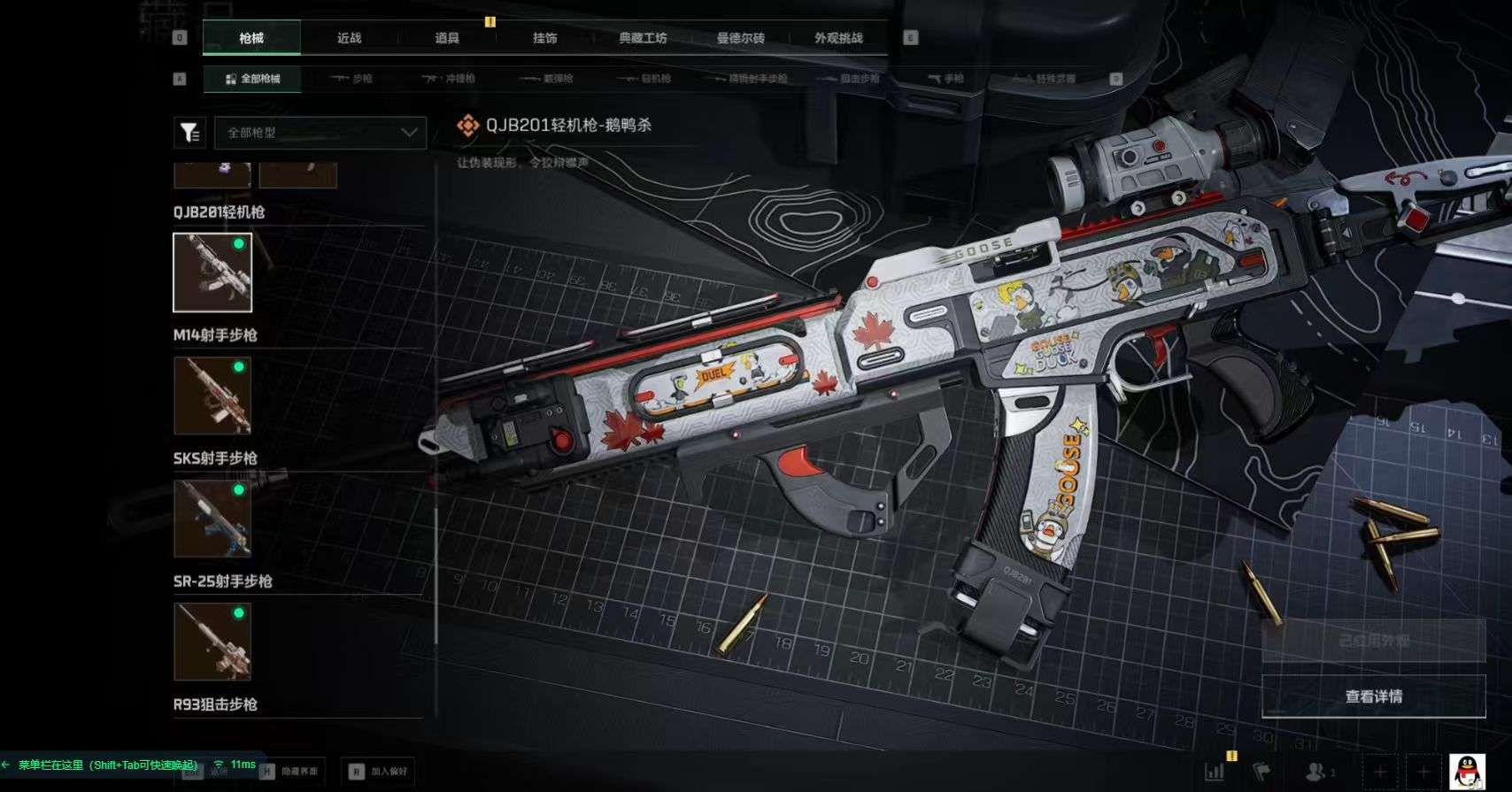
Task: Open the 外观挑战 tab
Action: (838, 38)
